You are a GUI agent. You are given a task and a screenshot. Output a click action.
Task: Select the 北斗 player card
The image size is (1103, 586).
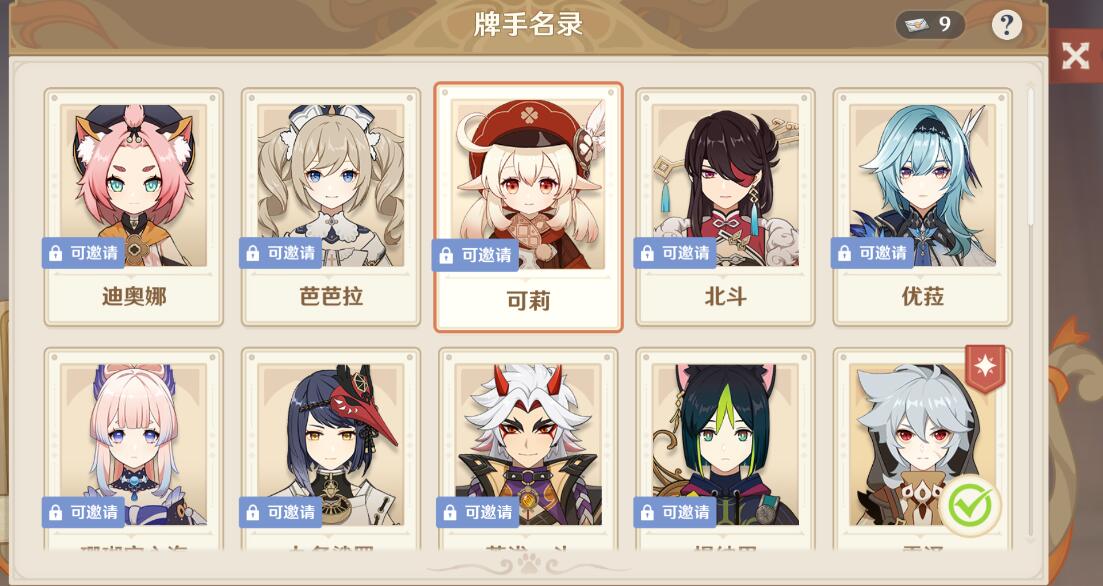coord(725,206)
